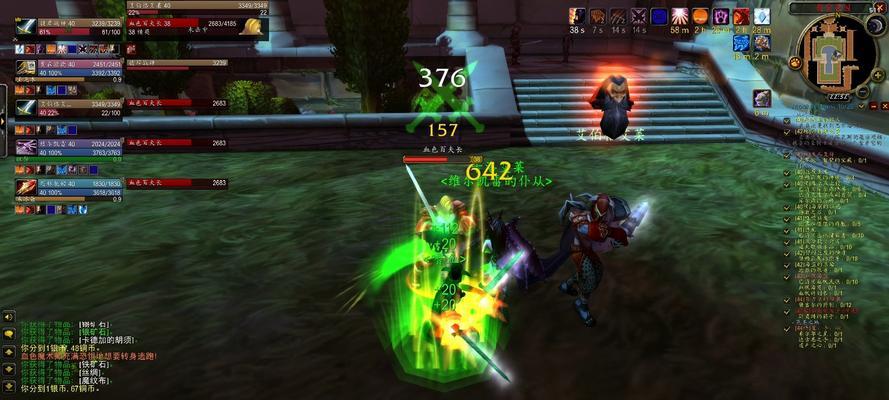Image resolution: width=889 pixels, height=400 pixels.
Task: Select the white starburst buff icon
Action: 680,16
